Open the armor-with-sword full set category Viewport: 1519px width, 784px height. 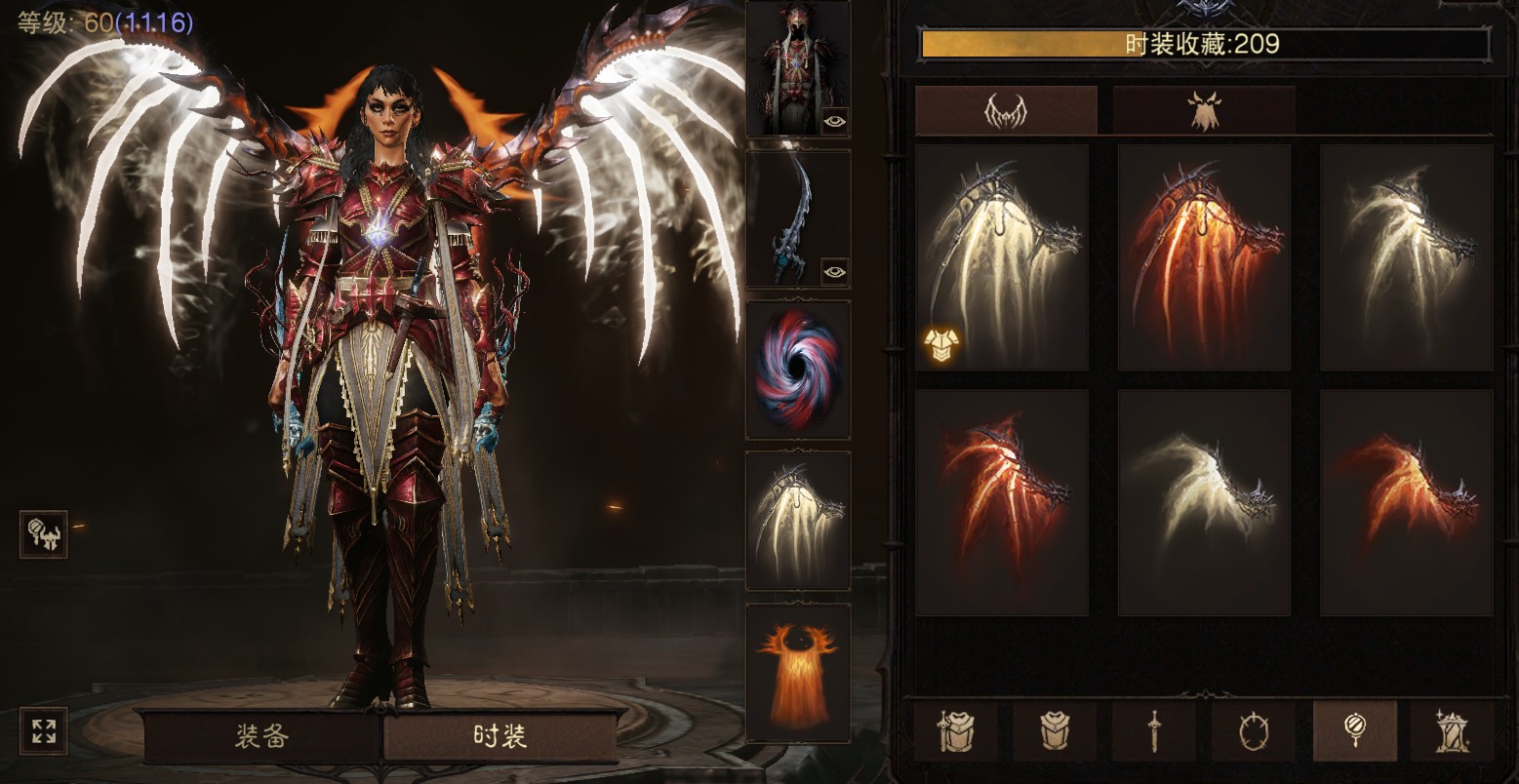coord(956,730)
